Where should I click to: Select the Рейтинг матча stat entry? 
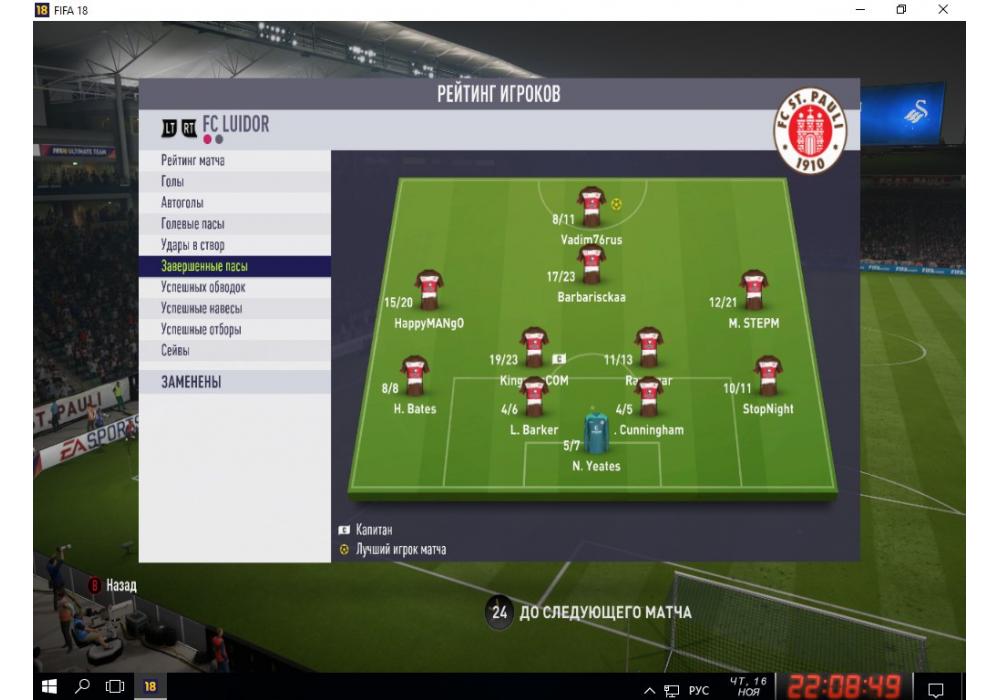(193, 161)
